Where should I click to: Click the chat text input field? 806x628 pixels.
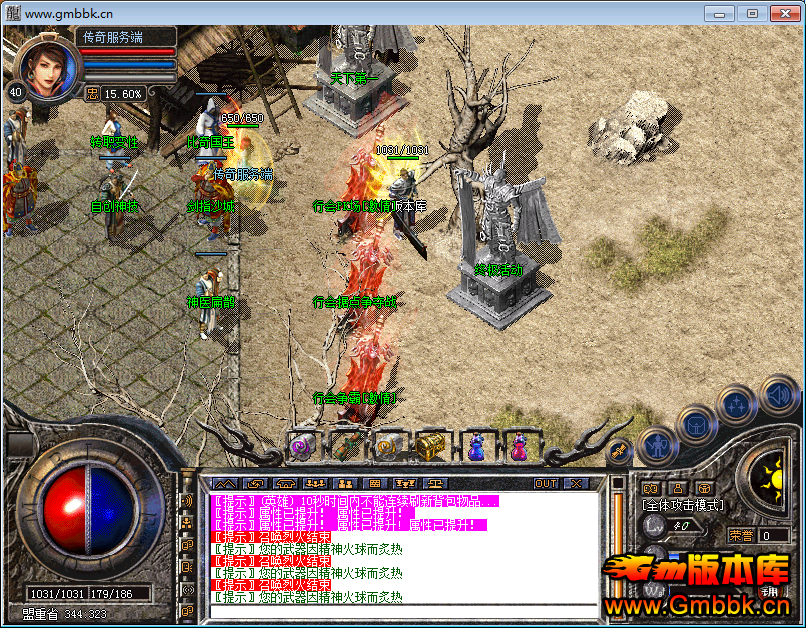pyautogui.click(x=400, y=610)
